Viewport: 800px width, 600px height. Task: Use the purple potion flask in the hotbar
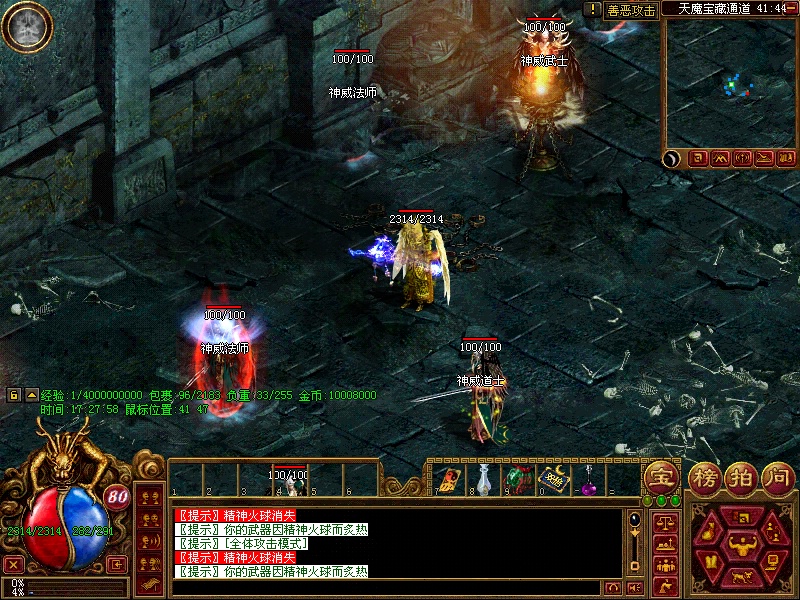coord(588,482)
